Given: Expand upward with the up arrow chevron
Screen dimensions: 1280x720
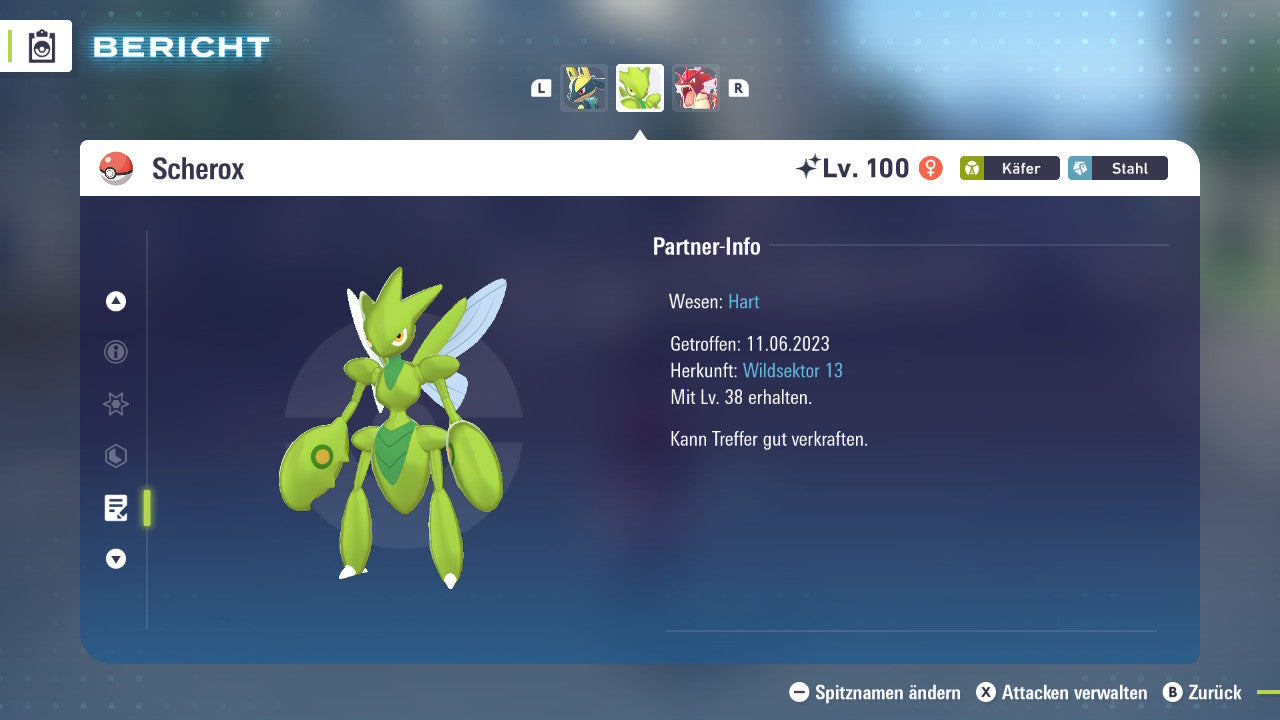Looking at the screenshot, I should (115, 301).
